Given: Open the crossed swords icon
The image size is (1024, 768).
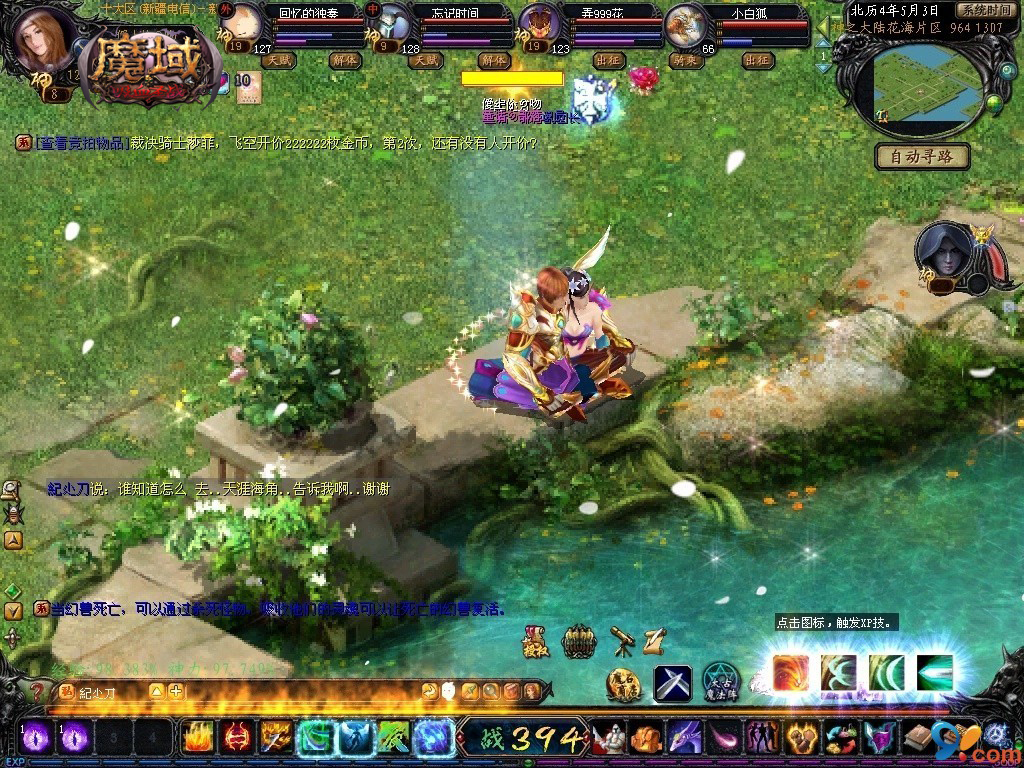Looking at the screenshot, I should pos(673,683).
